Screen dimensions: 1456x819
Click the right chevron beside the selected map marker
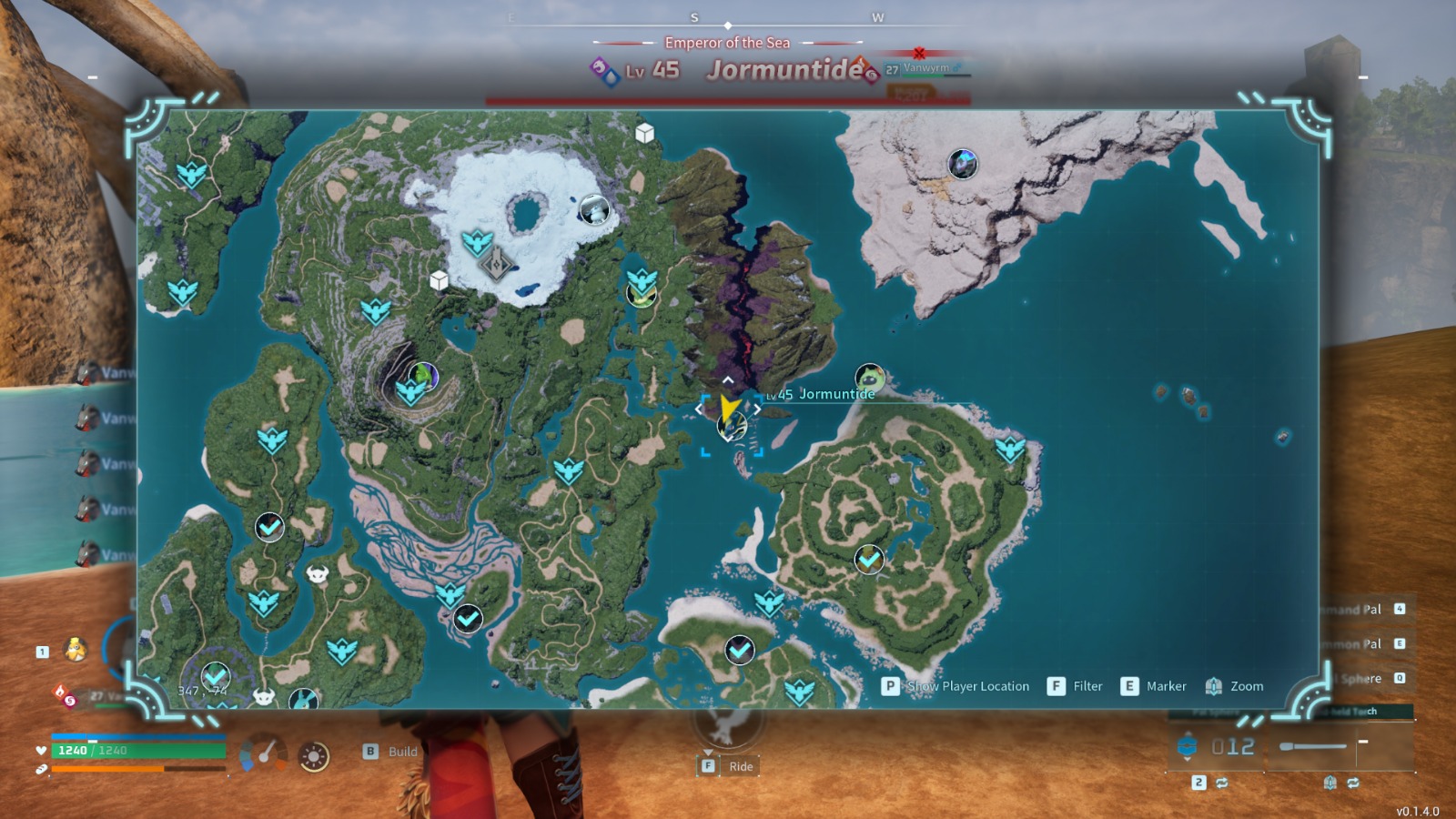click(758, 409)
